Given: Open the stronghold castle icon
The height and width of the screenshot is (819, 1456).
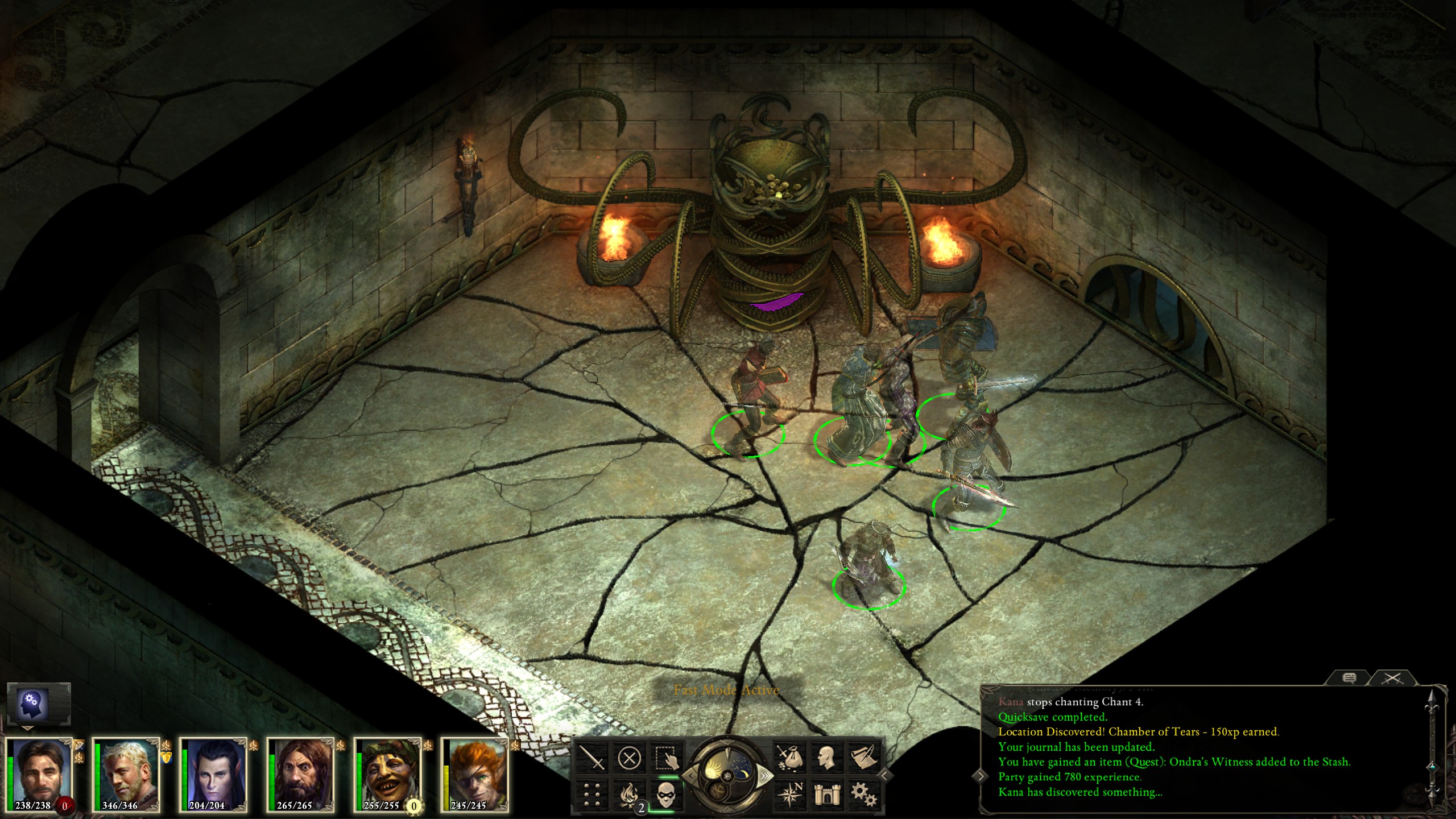Looking at the screenshot, I should [826, 794].
